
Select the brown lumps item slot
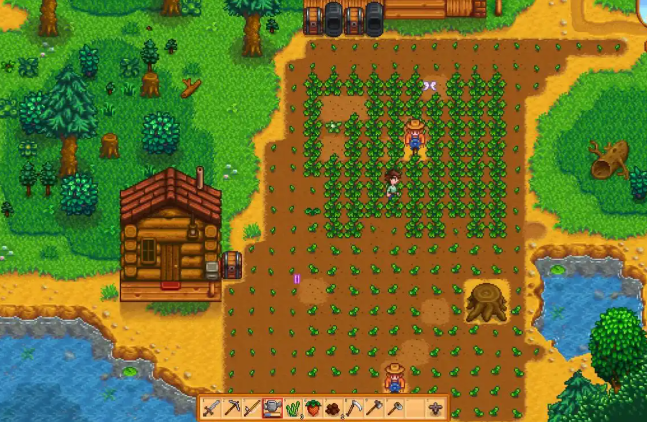tap(333, 409)
